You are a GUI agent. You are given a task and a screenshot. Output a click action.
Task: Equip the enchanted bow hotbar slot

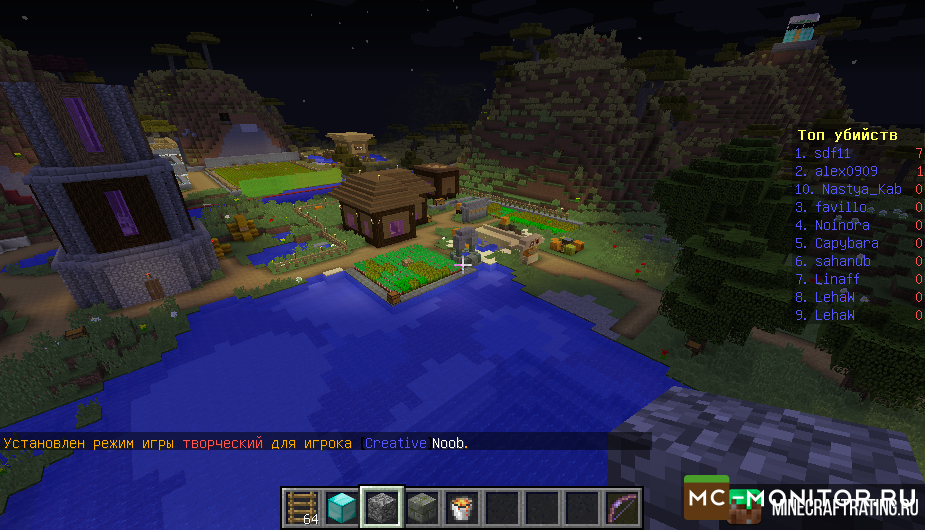pos(621,508)
